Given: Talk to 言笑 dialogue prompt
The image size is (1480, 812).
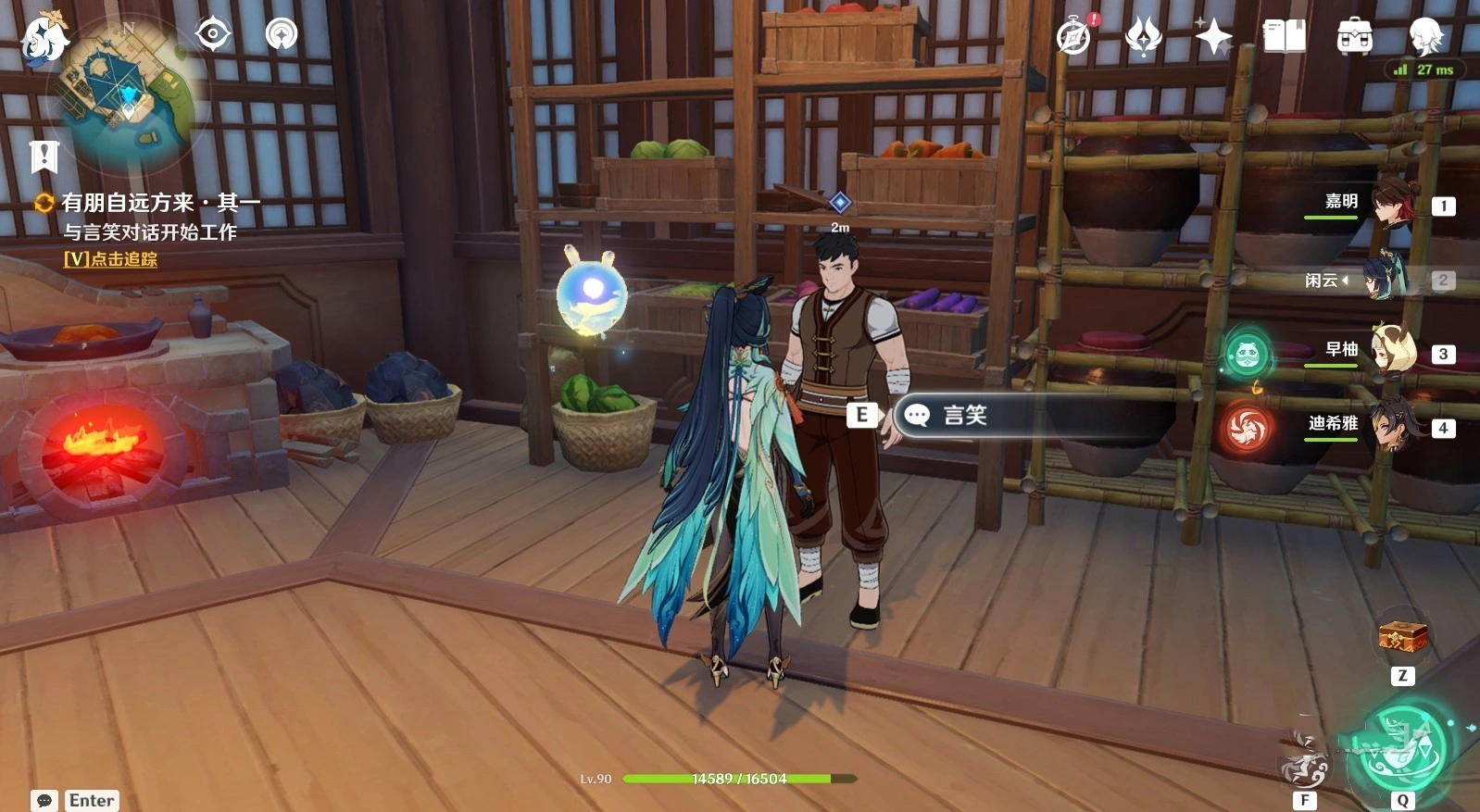Looking at the screenshot, I should (963, 415).
